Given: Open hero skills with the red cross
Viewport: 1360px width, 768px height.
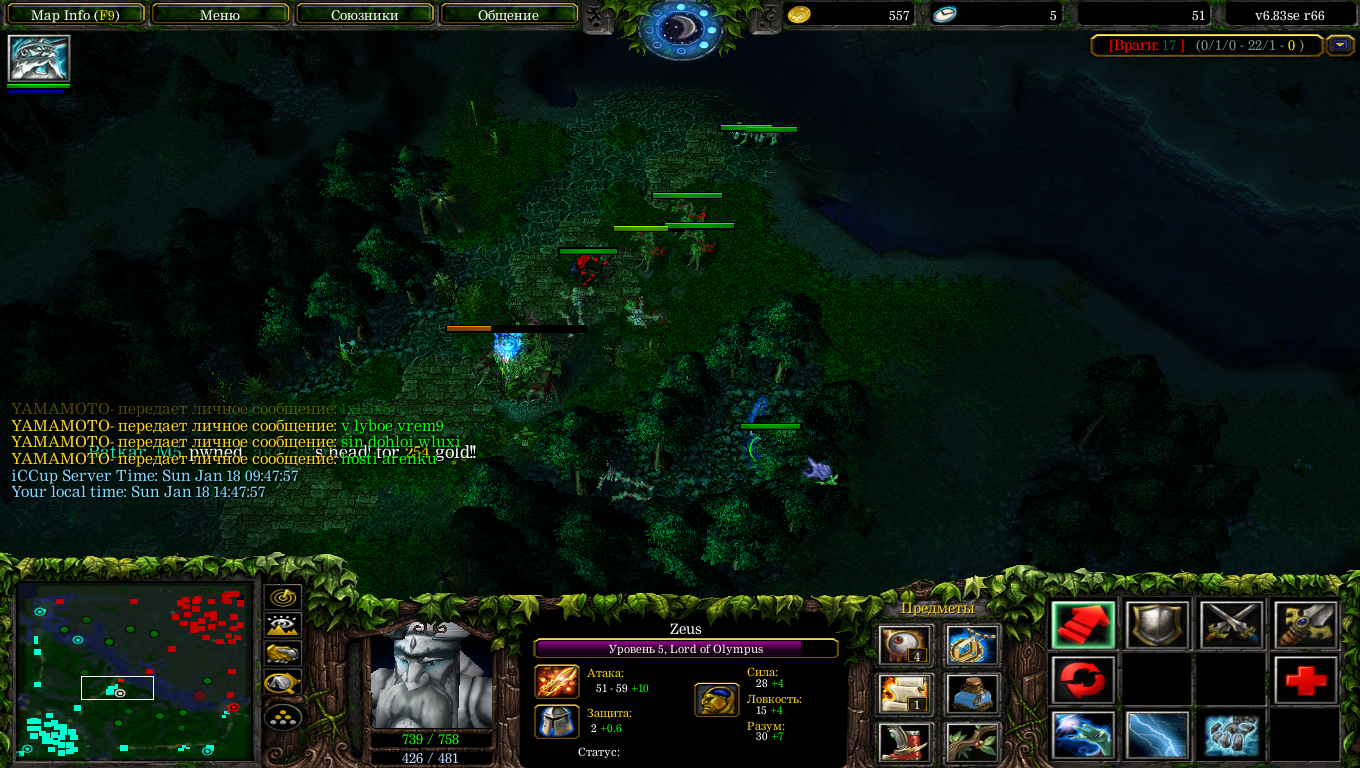Looking at the screenshot, I should 1305,681.
